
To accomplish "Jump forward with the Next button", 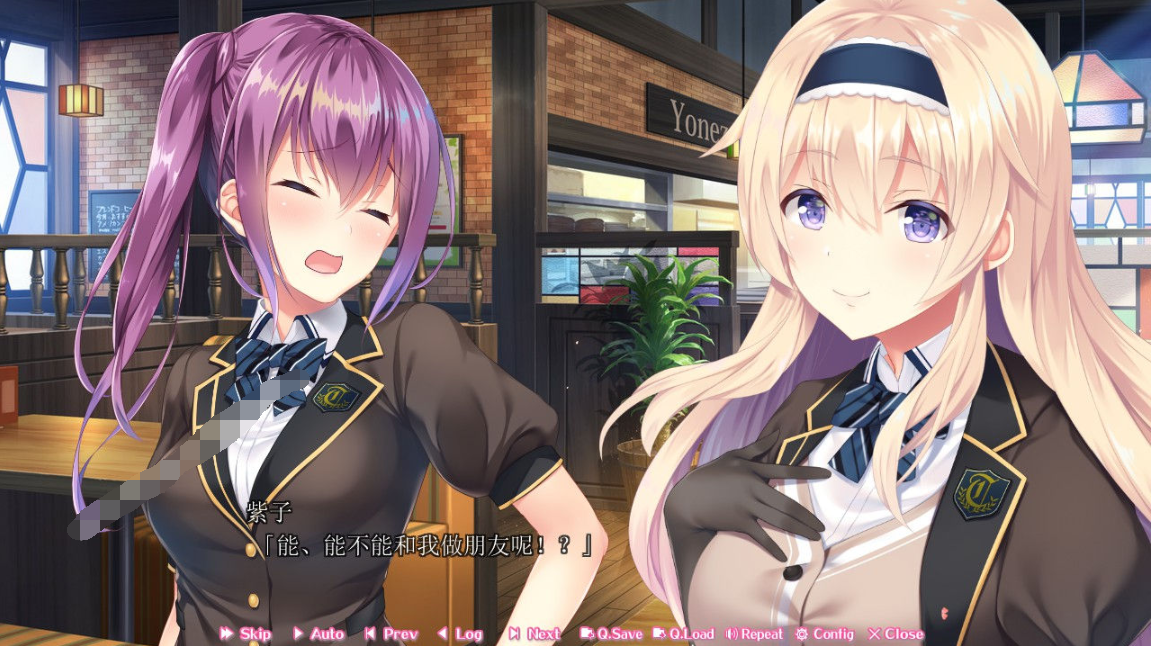I will [535, 634].
